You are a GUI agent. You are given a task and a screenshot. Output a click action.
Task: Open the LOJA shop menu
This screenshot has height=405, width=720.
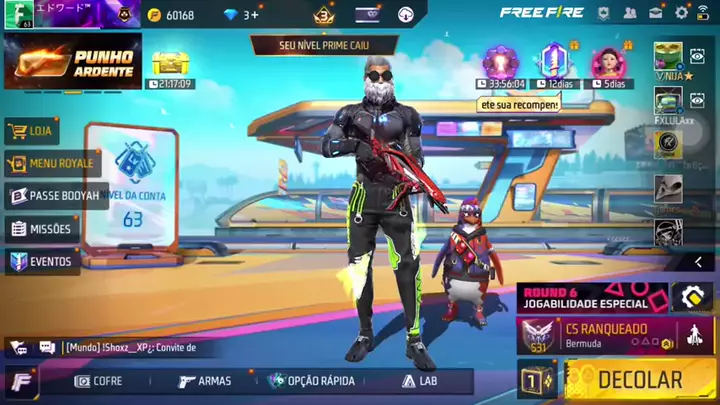click(32, 130)
